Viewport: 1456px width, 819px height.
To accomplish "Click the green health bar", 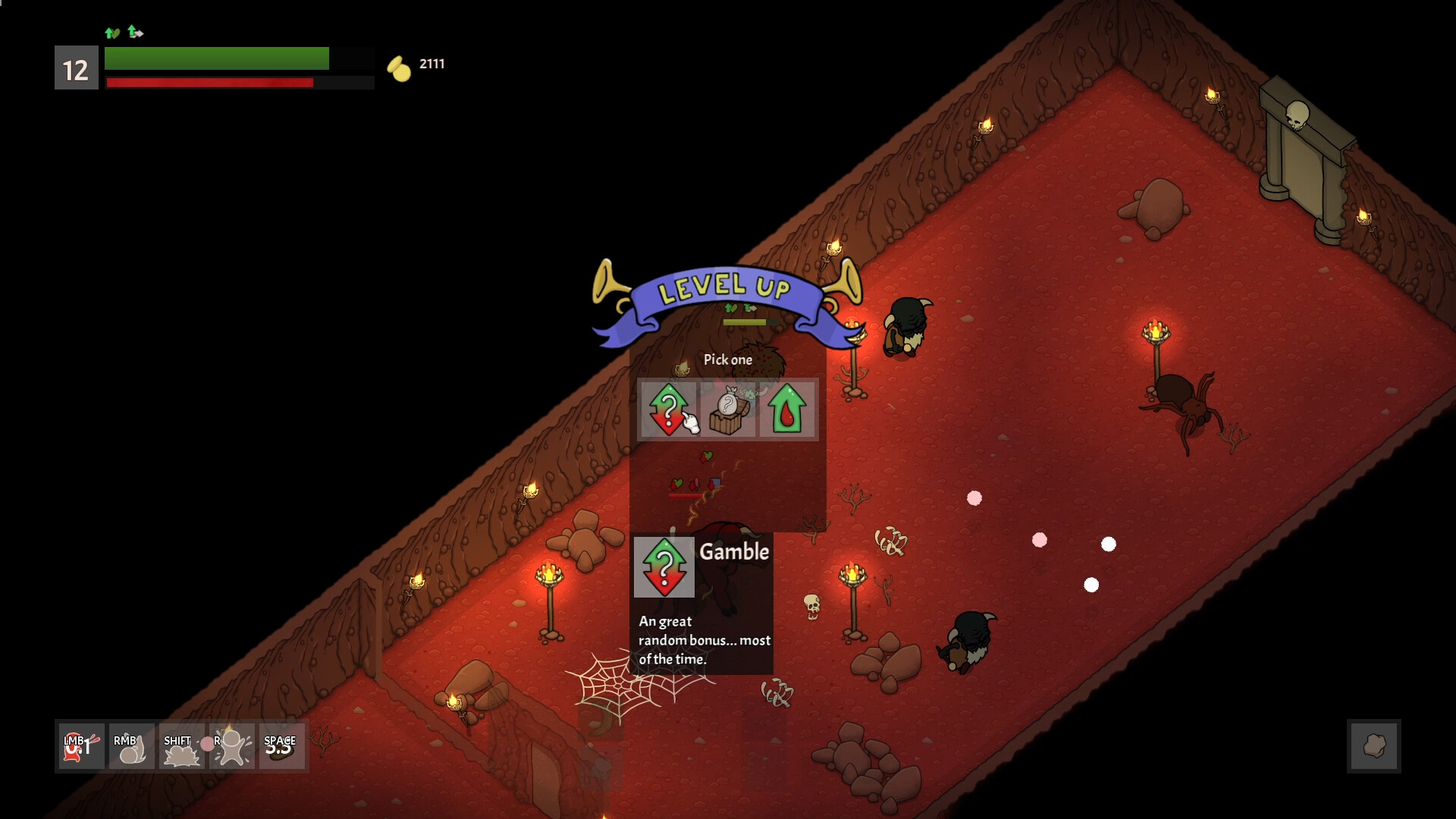I will click(217, 58).
